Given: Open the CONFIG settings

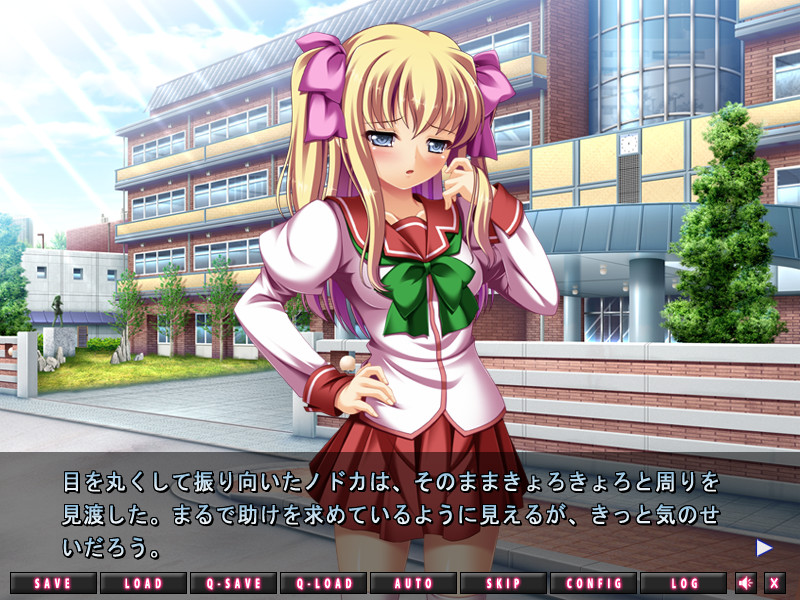Looking at the screenshot, I should (593, 582).
